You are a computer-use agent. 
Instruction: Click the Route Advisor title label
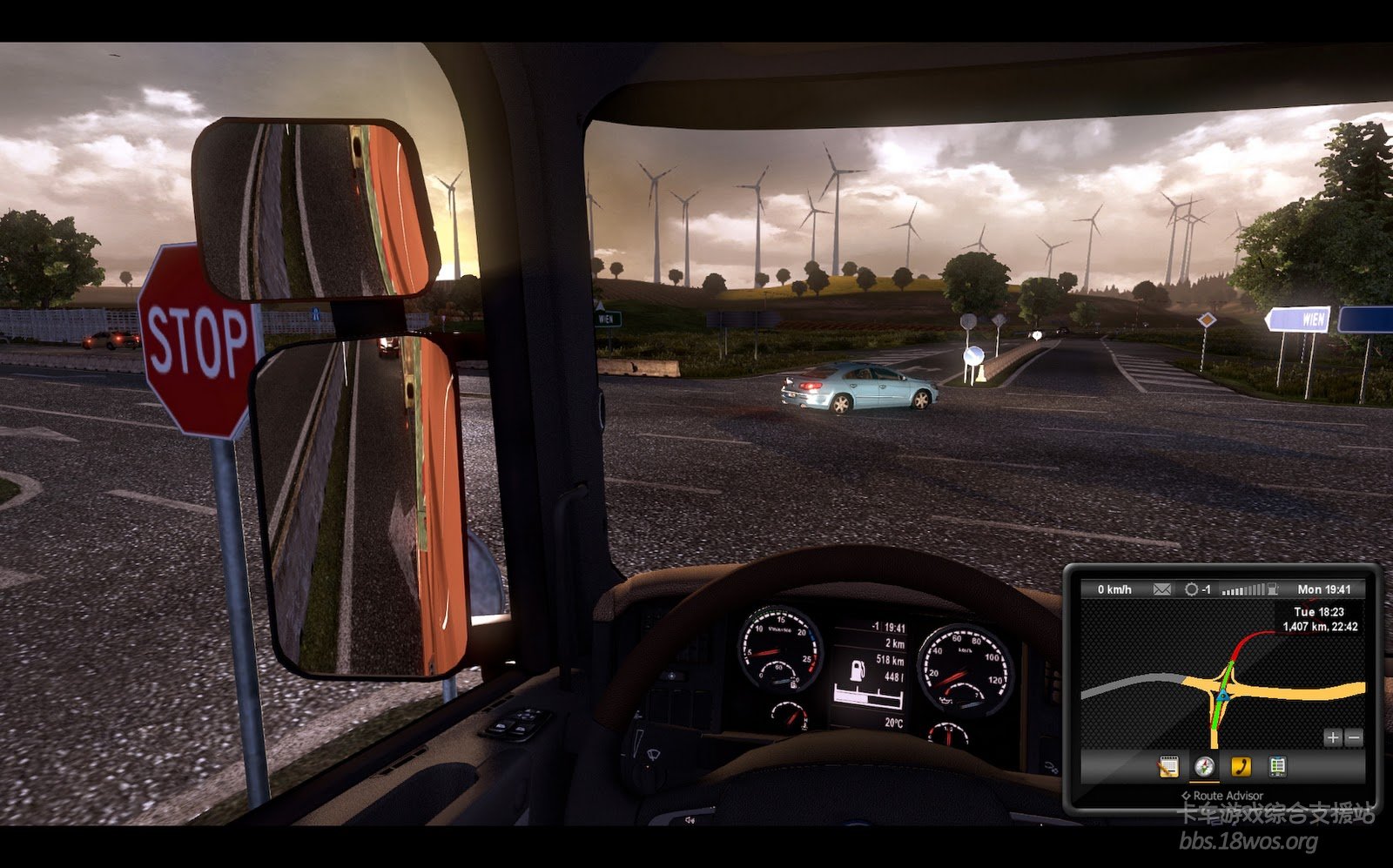pyautogui.click(x=1222, y=796)
